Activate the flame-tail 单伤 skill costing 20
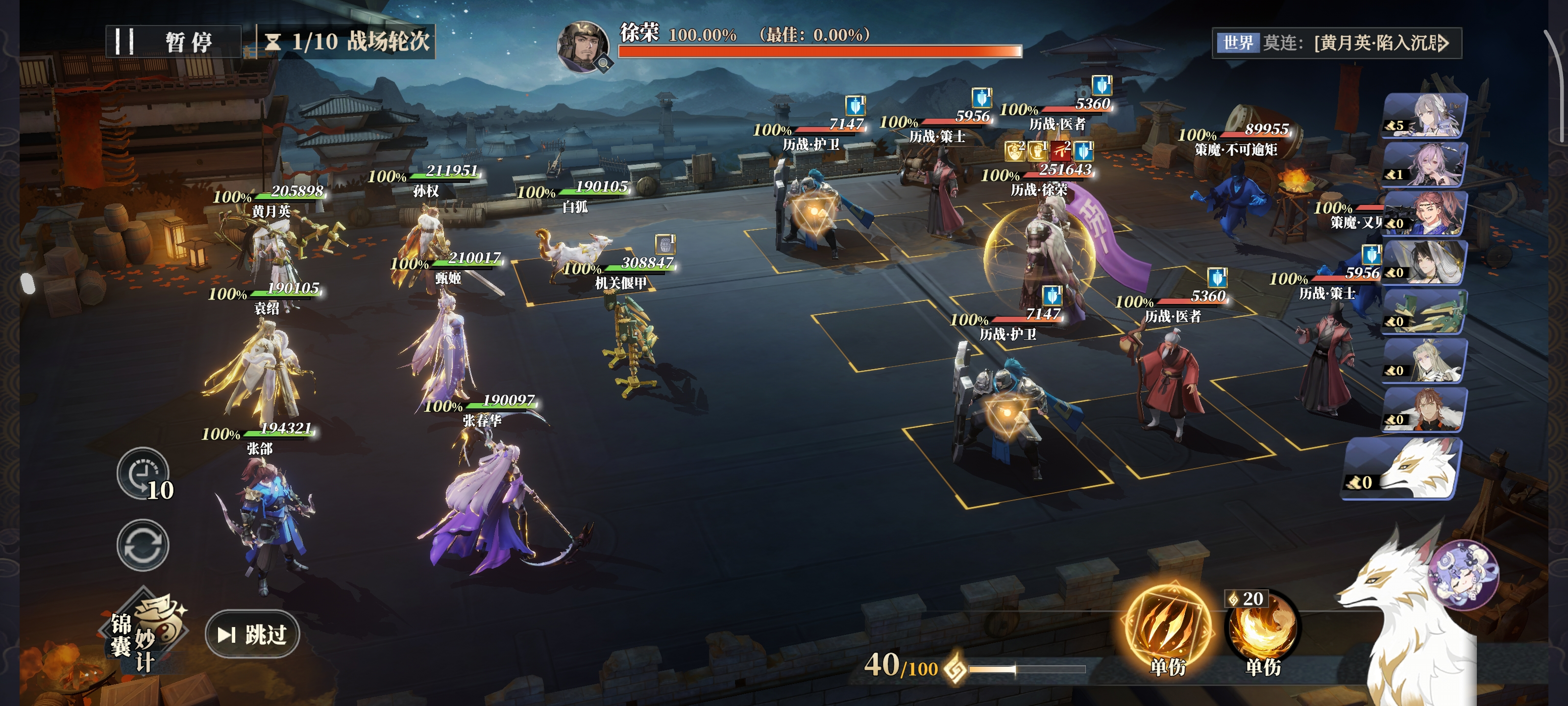This screenshot has height=706, width=1568. click(1262, 630)
